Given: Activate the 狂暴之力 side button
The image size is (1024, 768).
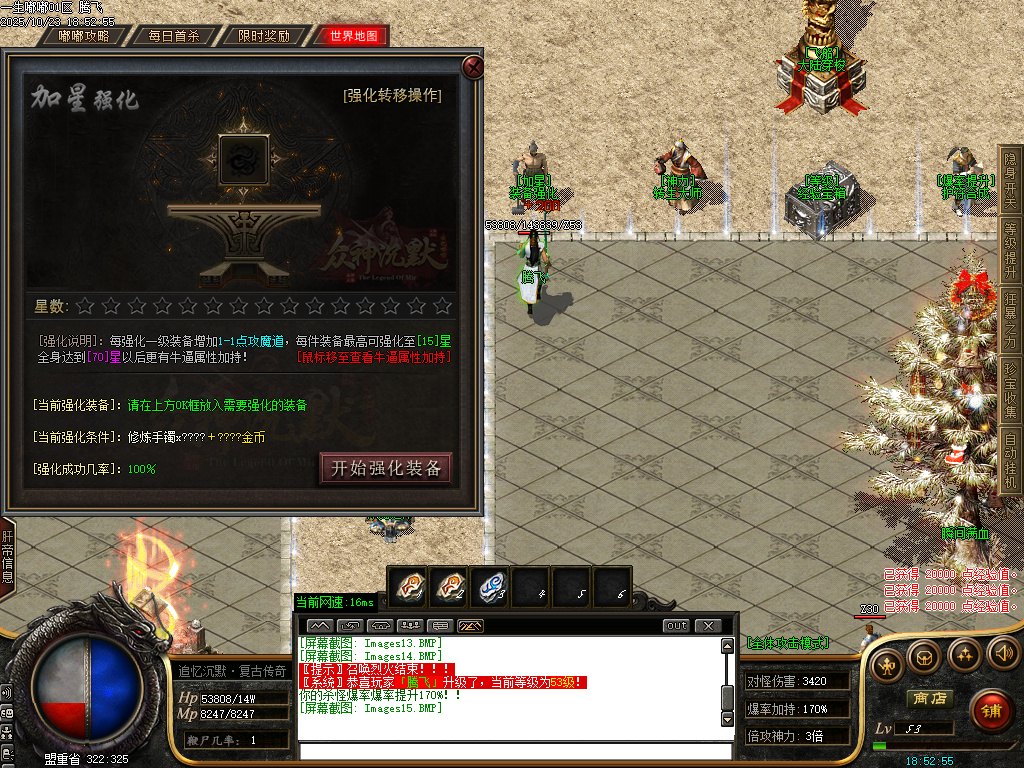Looking at the screenshot, I should point(1010,321).
